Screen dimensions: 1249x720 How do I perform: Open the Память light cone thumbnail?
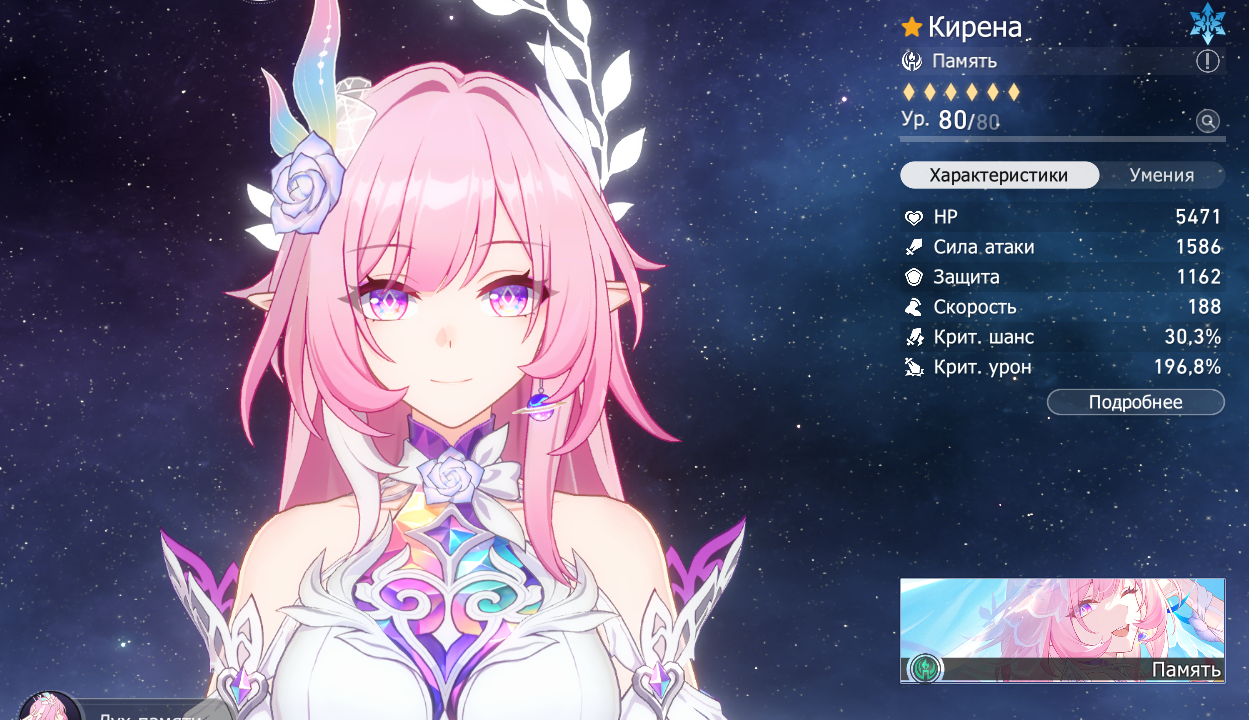pyautogui.click(x=1062, y=630)
